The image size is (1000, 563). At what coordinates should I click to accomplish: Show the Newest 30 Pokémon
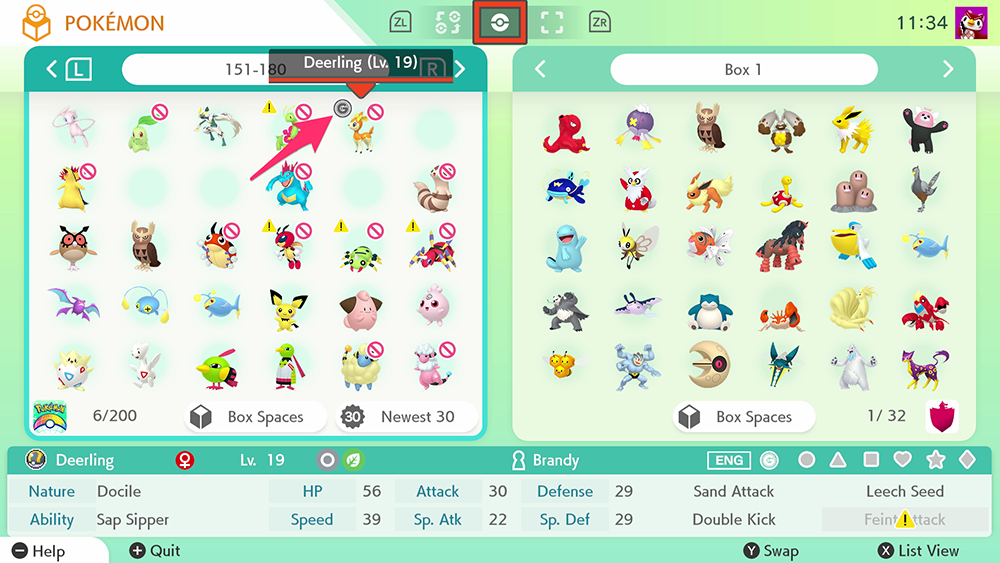pyautogui.click(x=405, y=417)
